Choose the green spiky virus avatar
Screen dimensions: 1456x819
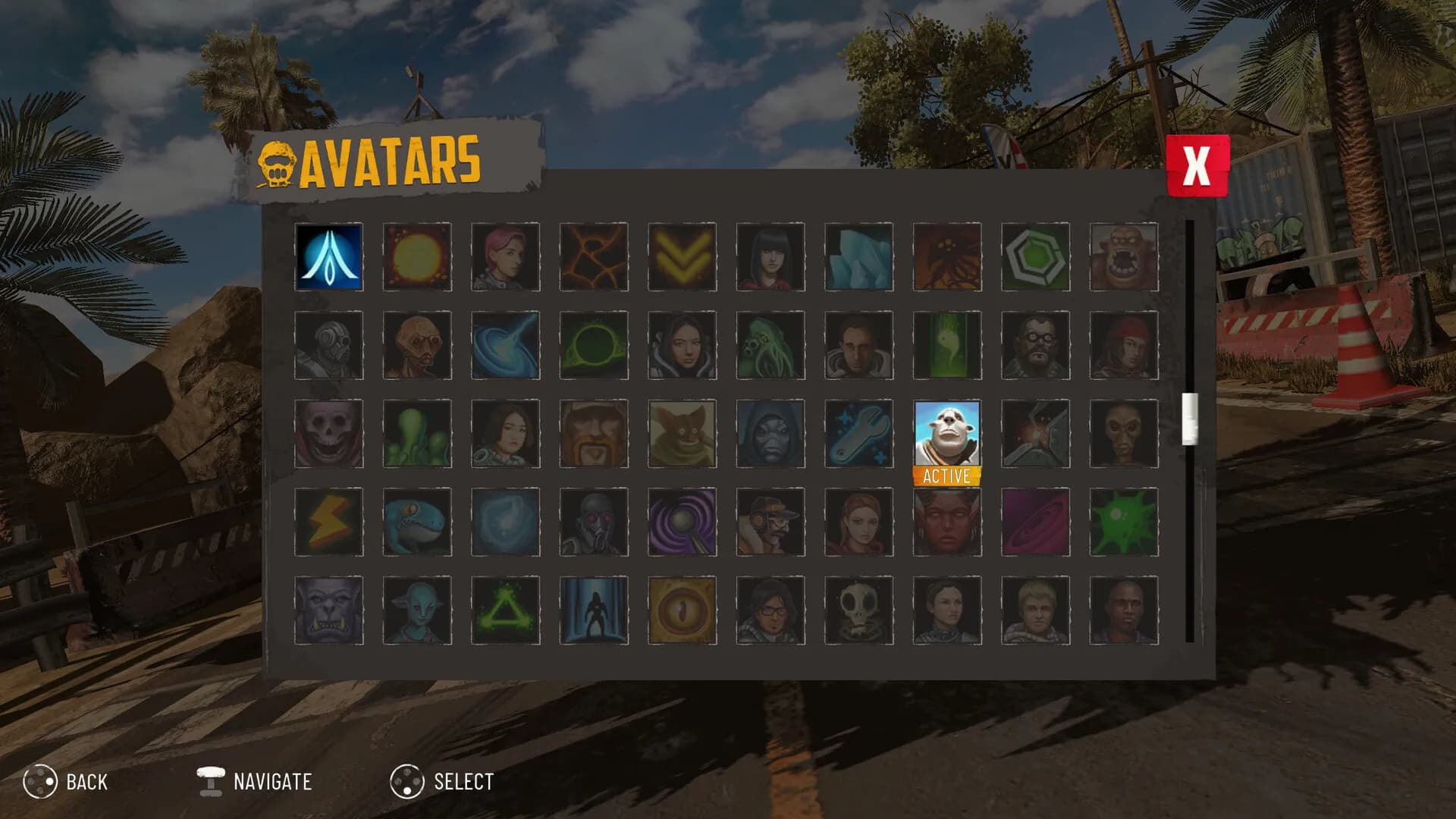tap(1123, 522)
